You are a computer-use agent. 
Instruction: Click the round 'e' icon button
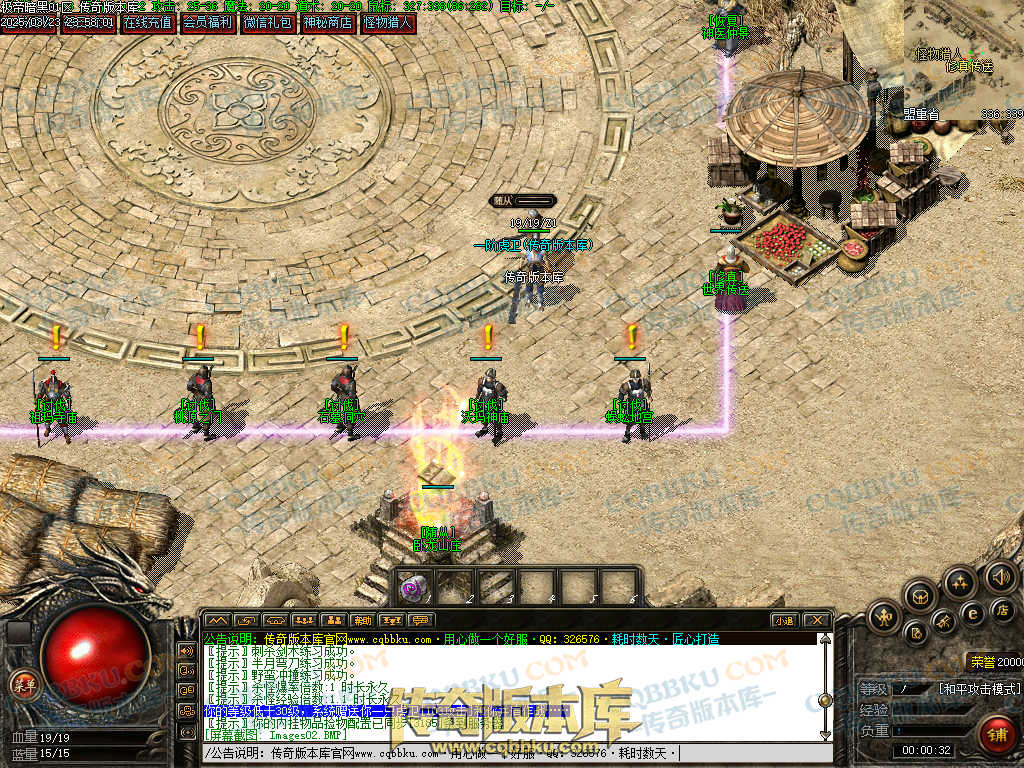[x=973, y=613]
